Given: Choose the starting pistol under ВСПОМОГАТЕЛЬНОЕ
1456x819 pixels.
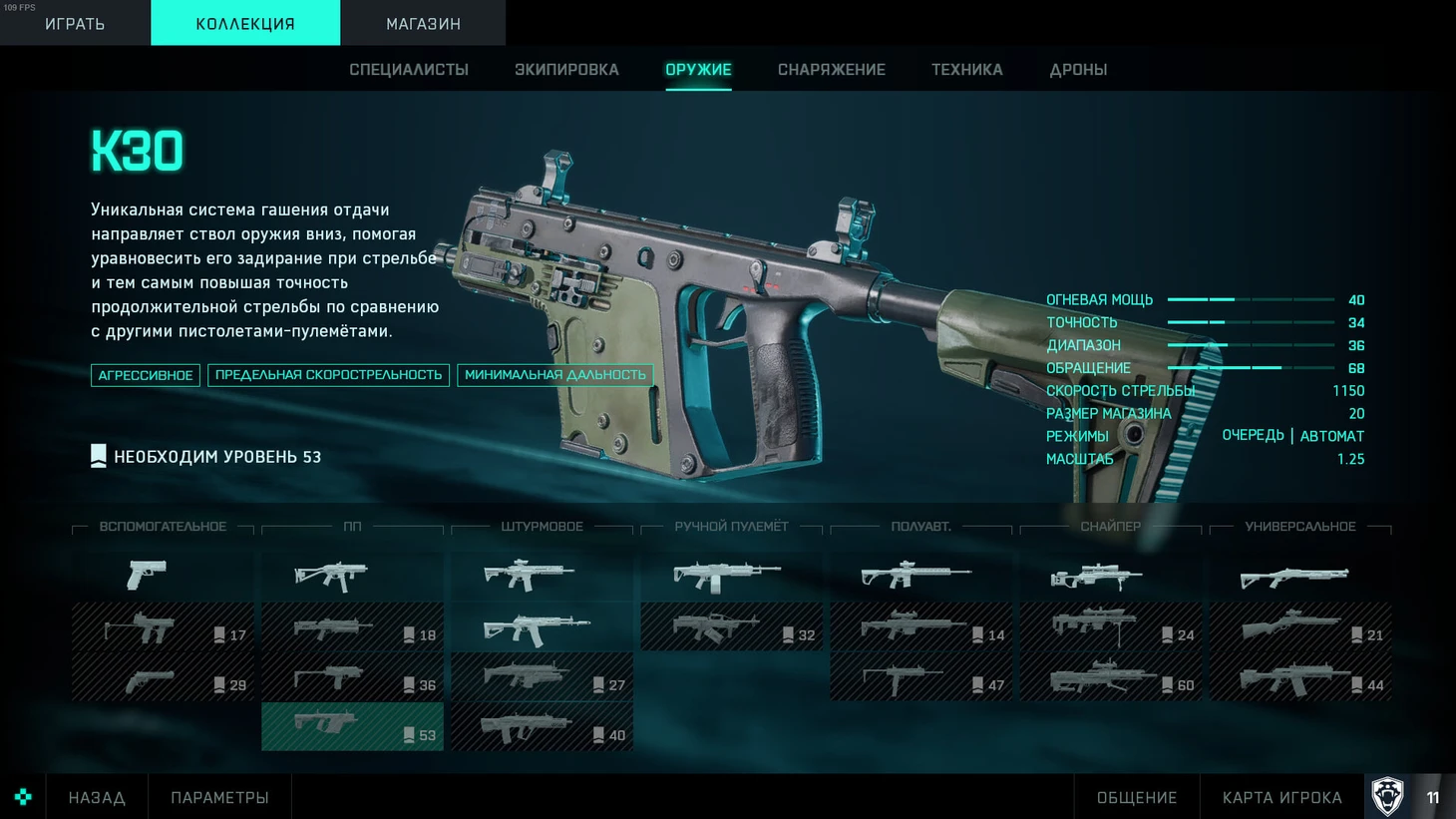Looking at the screenshot, I should [x=163, y=576].
